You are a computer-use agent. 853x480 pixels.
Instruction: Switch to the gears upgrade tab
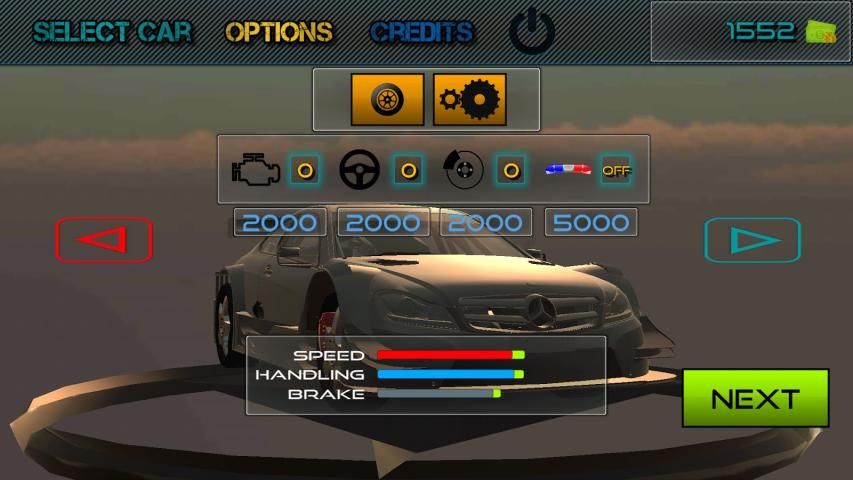click(x=469, y=99)
